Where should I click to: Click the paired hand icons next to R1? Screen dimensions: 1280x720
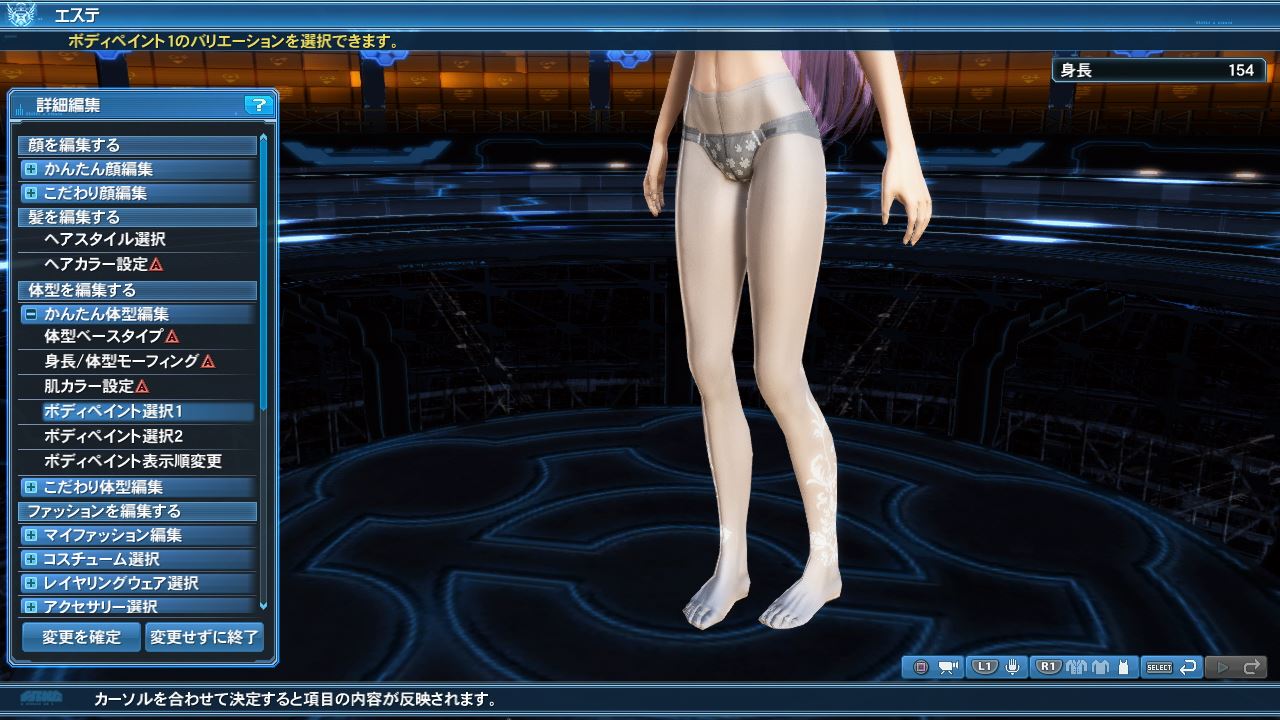point(1078,666)
